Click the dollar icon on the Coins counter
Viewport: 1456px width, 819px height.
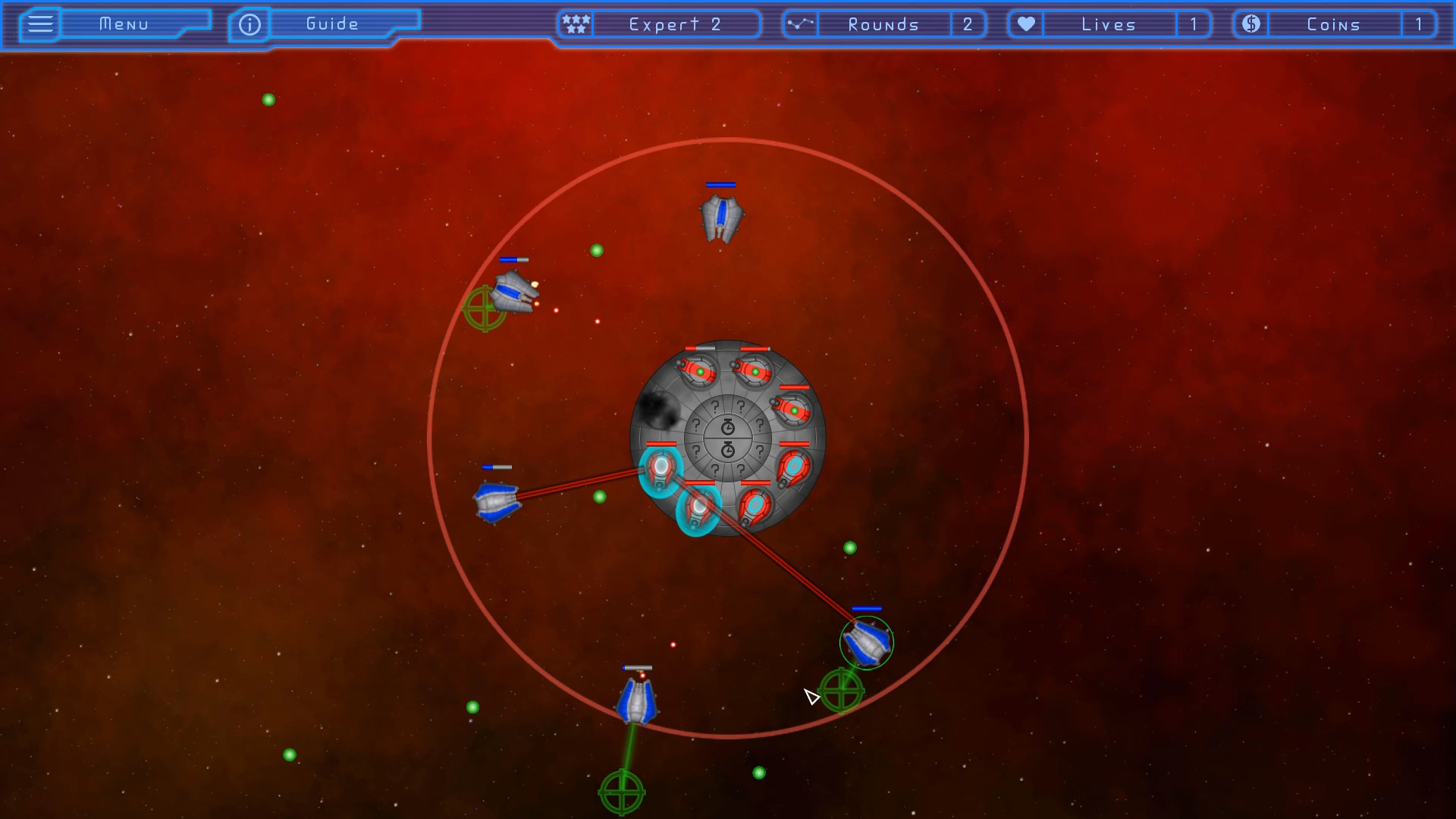[1250, 24]
